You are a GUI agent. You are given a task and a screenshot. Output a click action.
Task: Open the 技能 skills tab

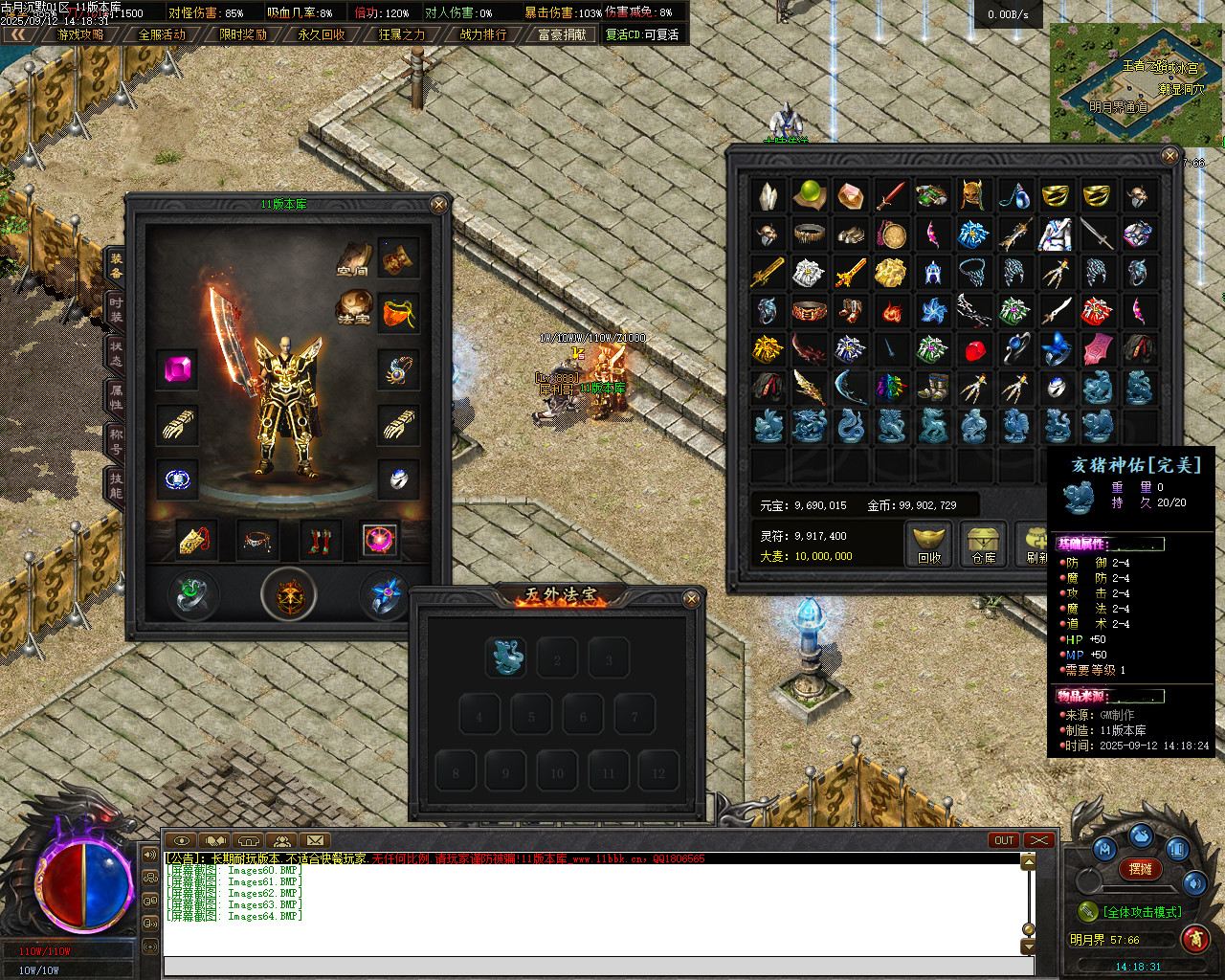(x=116, y=484)
